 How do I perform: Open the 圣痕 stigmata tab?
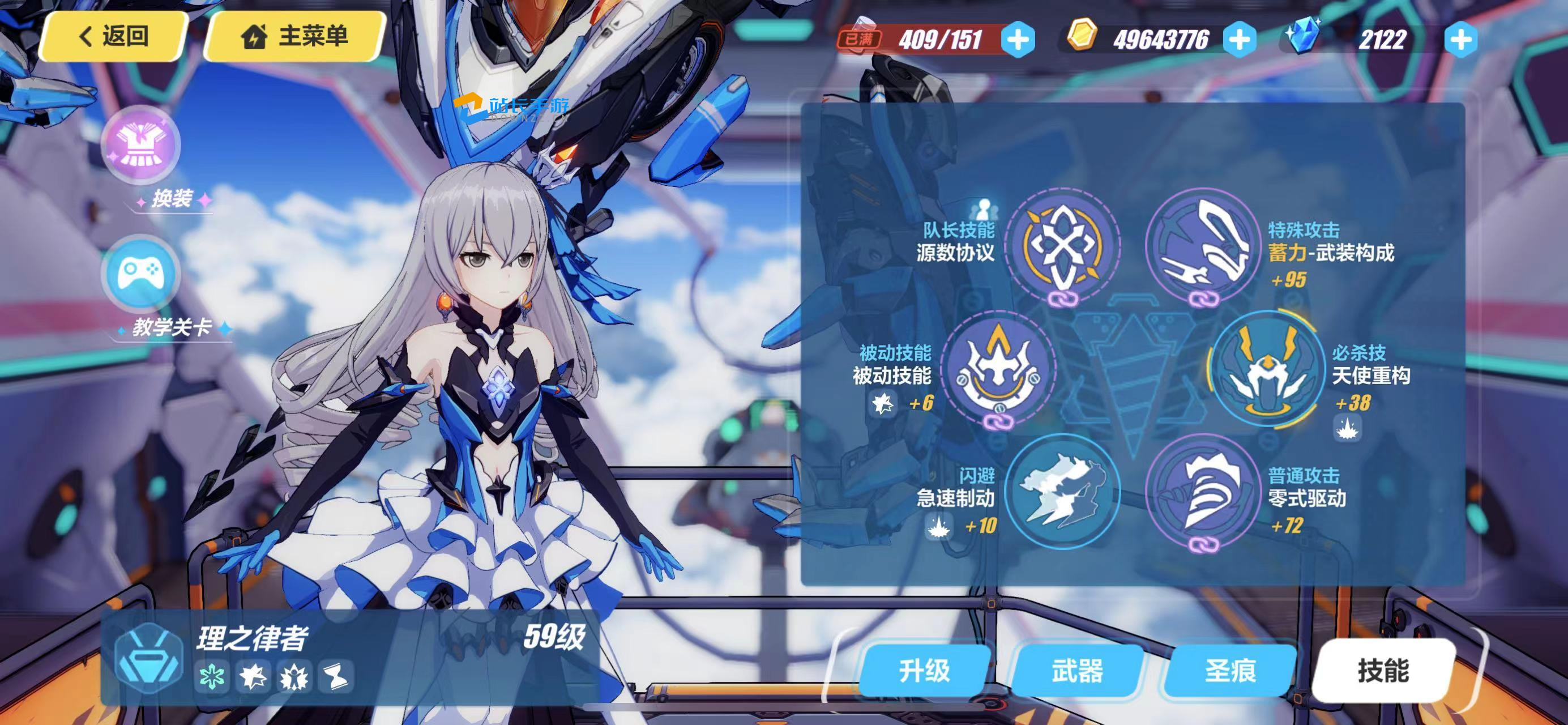[1230, 671]
